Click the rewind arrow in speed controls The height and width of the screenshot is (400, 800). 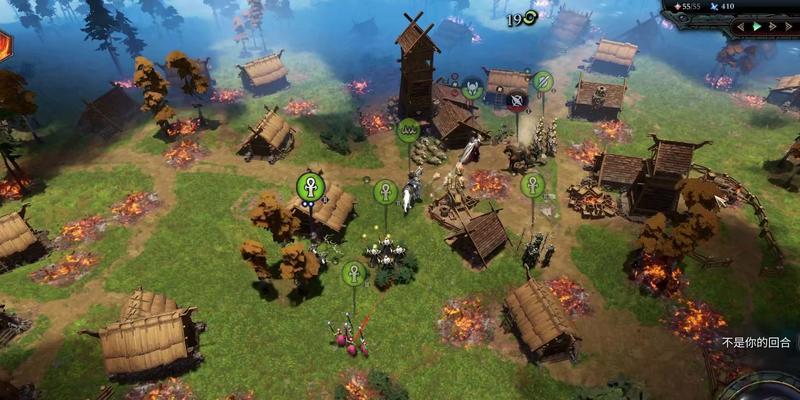tap(743, 26)
